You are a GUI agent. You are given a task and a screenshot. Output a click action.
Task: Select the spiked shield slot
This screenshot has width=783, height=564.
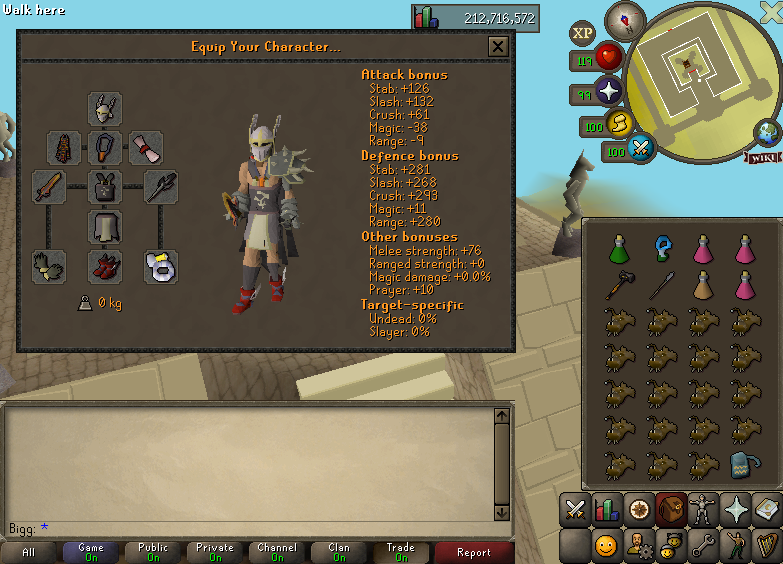tap(160, 187)
